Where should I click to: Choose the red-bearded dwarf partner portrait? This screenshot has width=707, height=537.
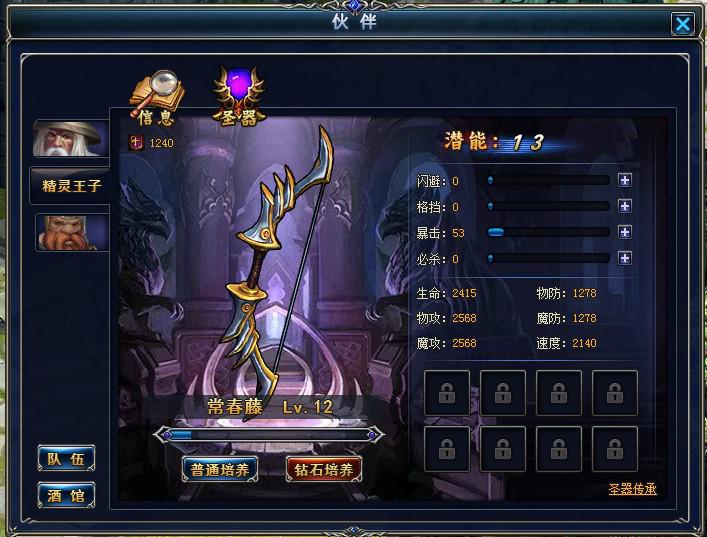click(71, 232)
